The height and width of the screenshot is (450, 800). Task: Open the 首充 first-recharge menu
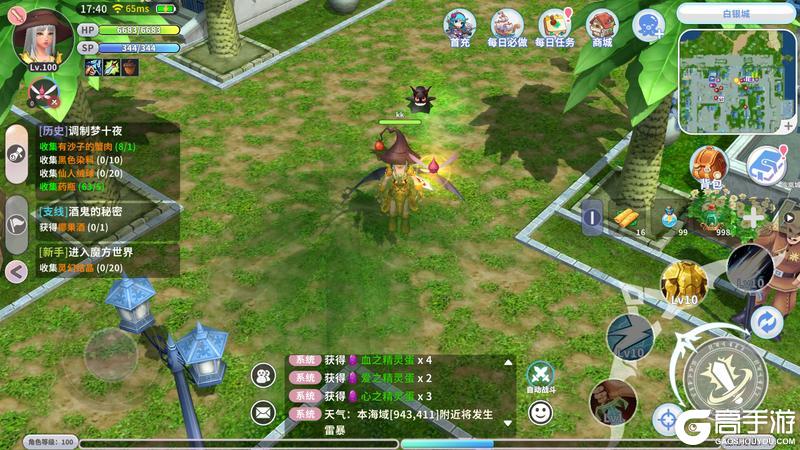(x=460, y=27)
